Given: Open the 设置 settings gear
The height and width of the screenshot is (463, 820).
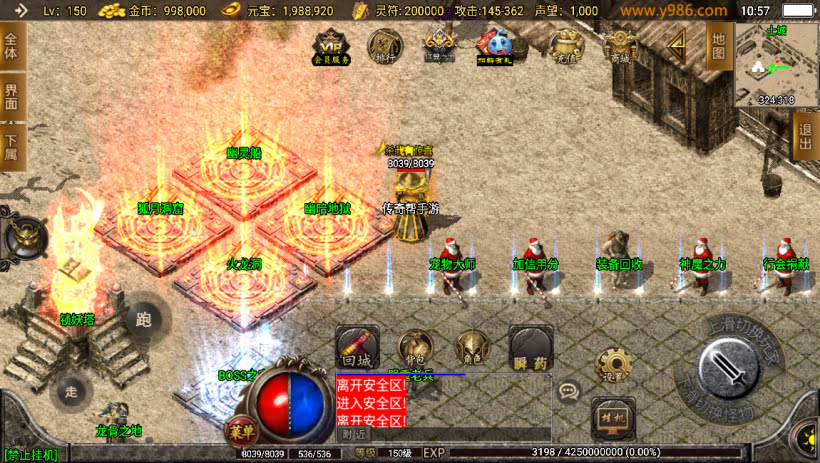Looking at the screenshot, I should point(612,365).
